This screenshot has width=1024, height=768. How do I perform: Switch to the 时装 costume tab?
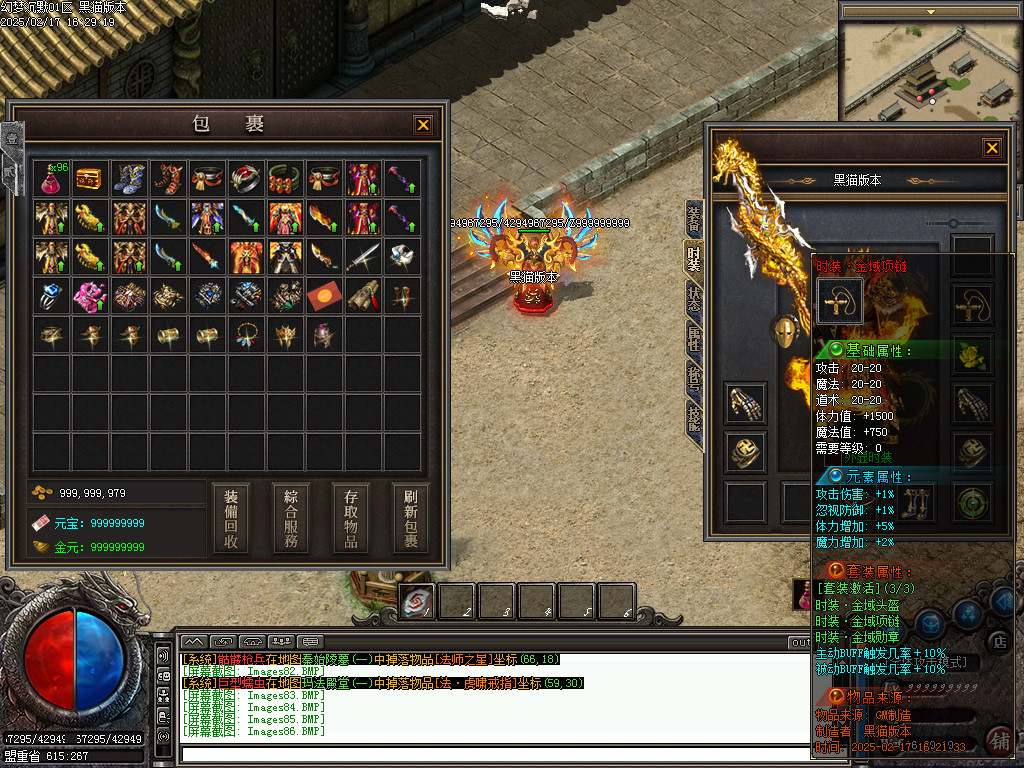click(693, 258)
